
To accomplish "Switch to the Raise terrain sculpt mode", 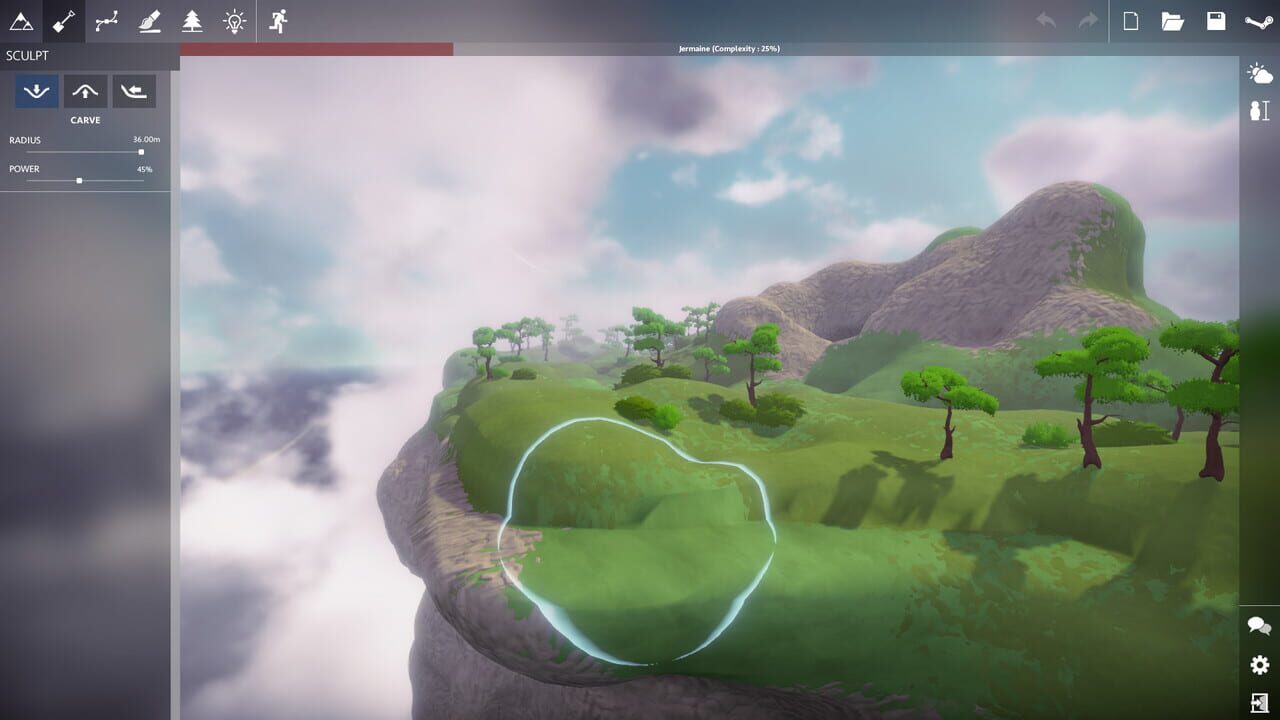I will tap(85, 91).
